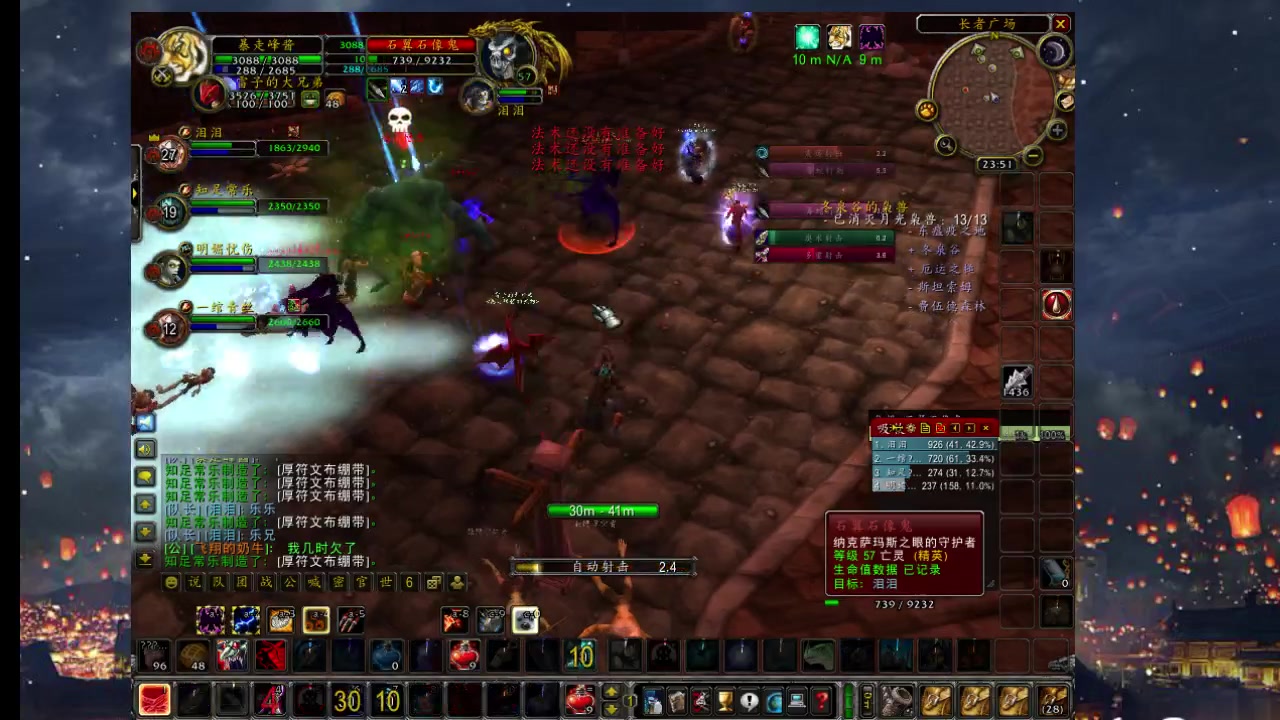This screenshot has width=1280, height=720.
Task: Open the report menu icon on the damage meter
Action: (925, 429)
